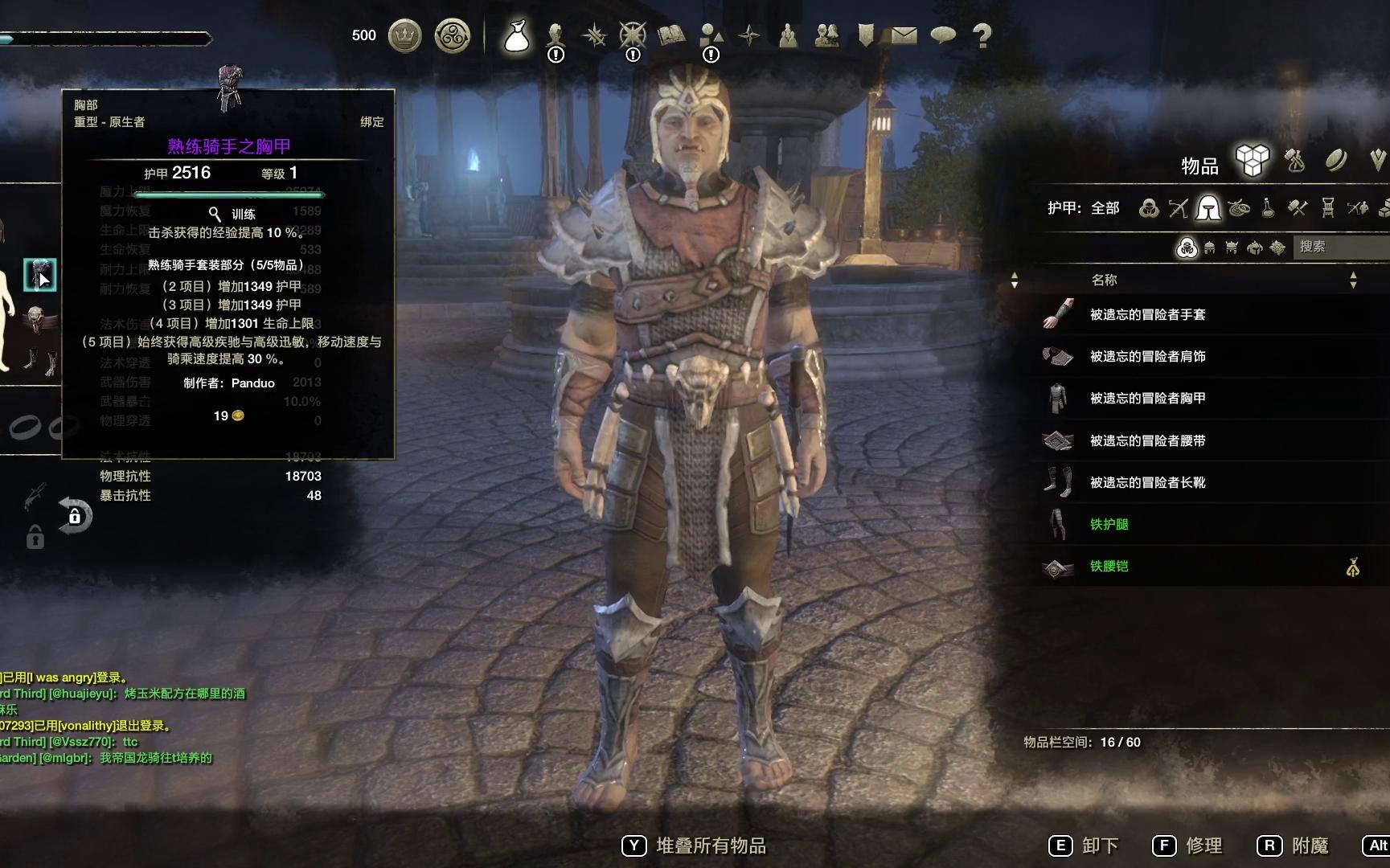
Task: Open the mail envelope menu
Action: [x=904, y=35]
